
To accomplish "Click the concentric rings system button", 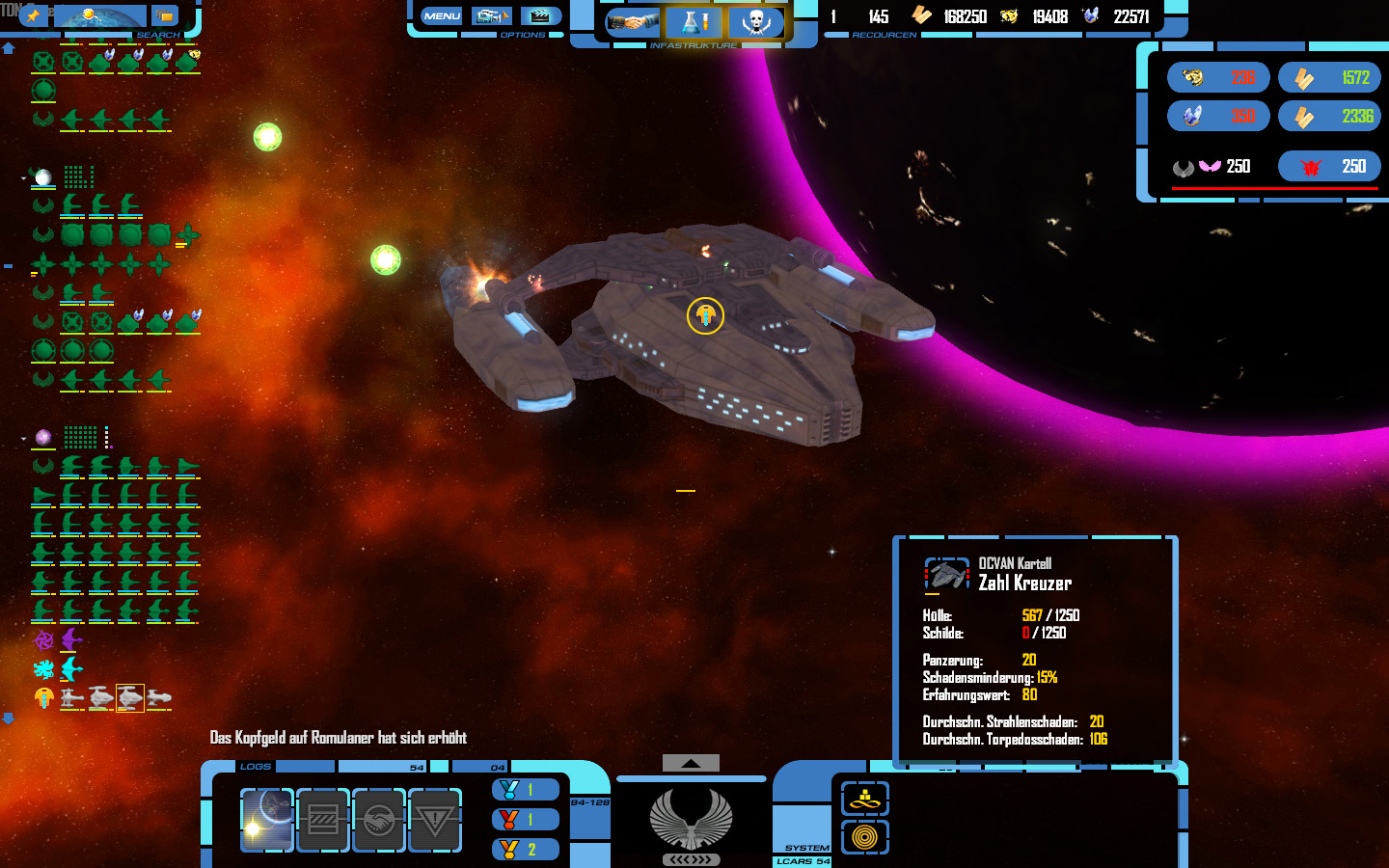I will click(864, 837).
